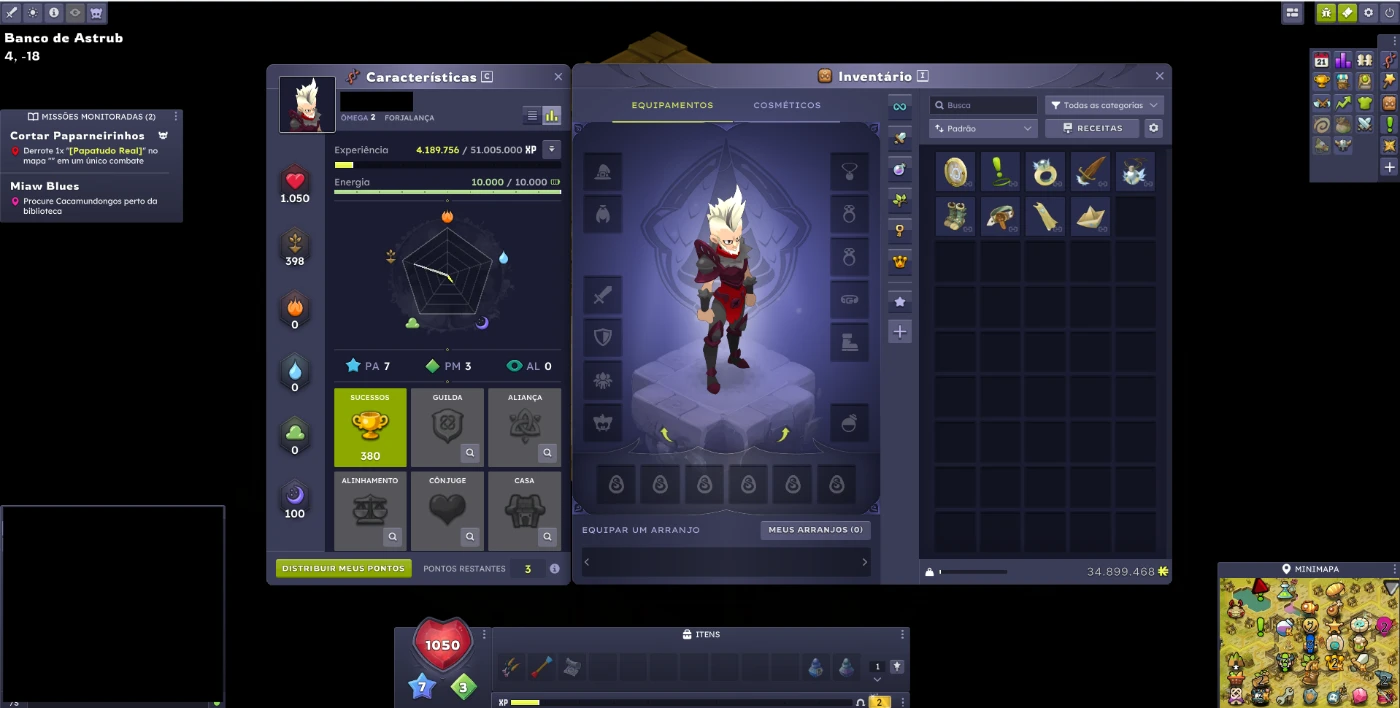Click the Distribuir Meus Pontos button
This screenshot has height=708, width=1400.
[x=343, y=568]
